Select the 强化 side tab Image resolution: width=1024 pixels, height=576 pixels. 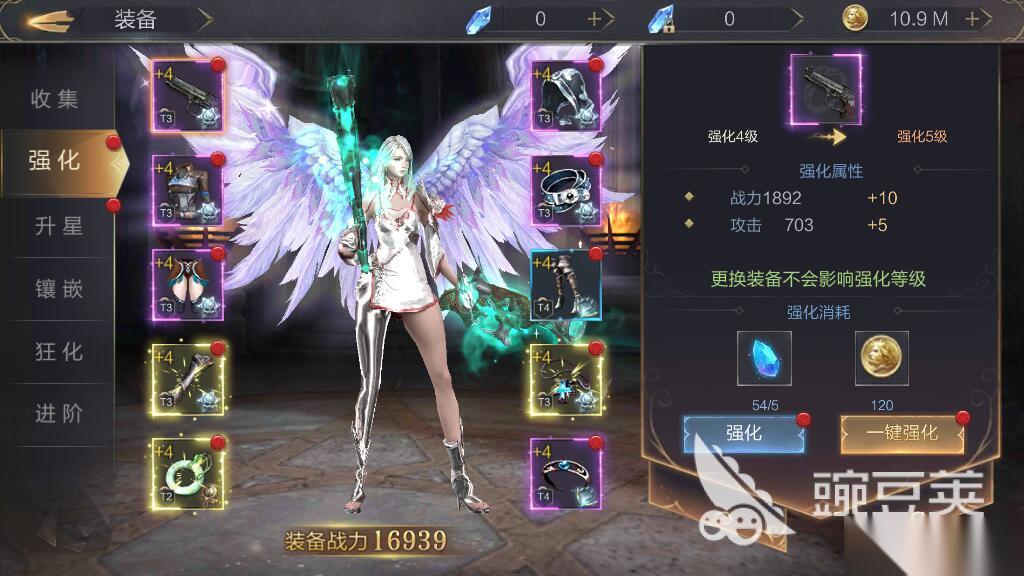(56, 161)
